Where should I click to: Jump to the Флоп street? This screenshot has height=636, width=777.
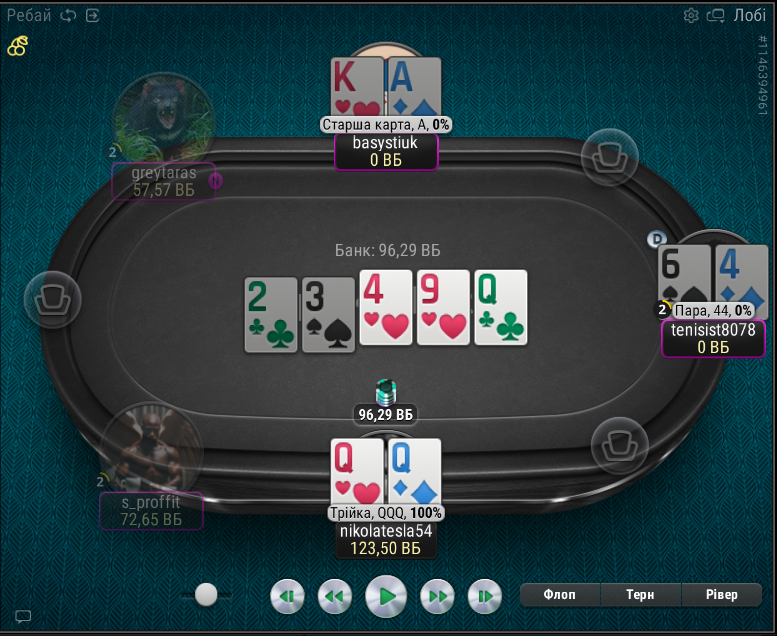tap(559, 595)
